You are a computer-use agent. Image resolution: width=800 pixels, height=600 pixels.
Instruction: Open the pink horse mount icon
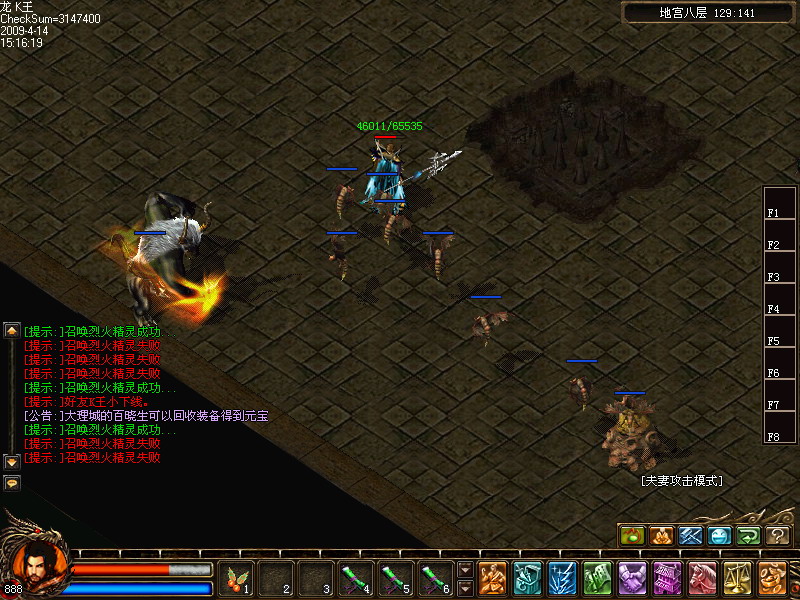[x=702, y=578]
